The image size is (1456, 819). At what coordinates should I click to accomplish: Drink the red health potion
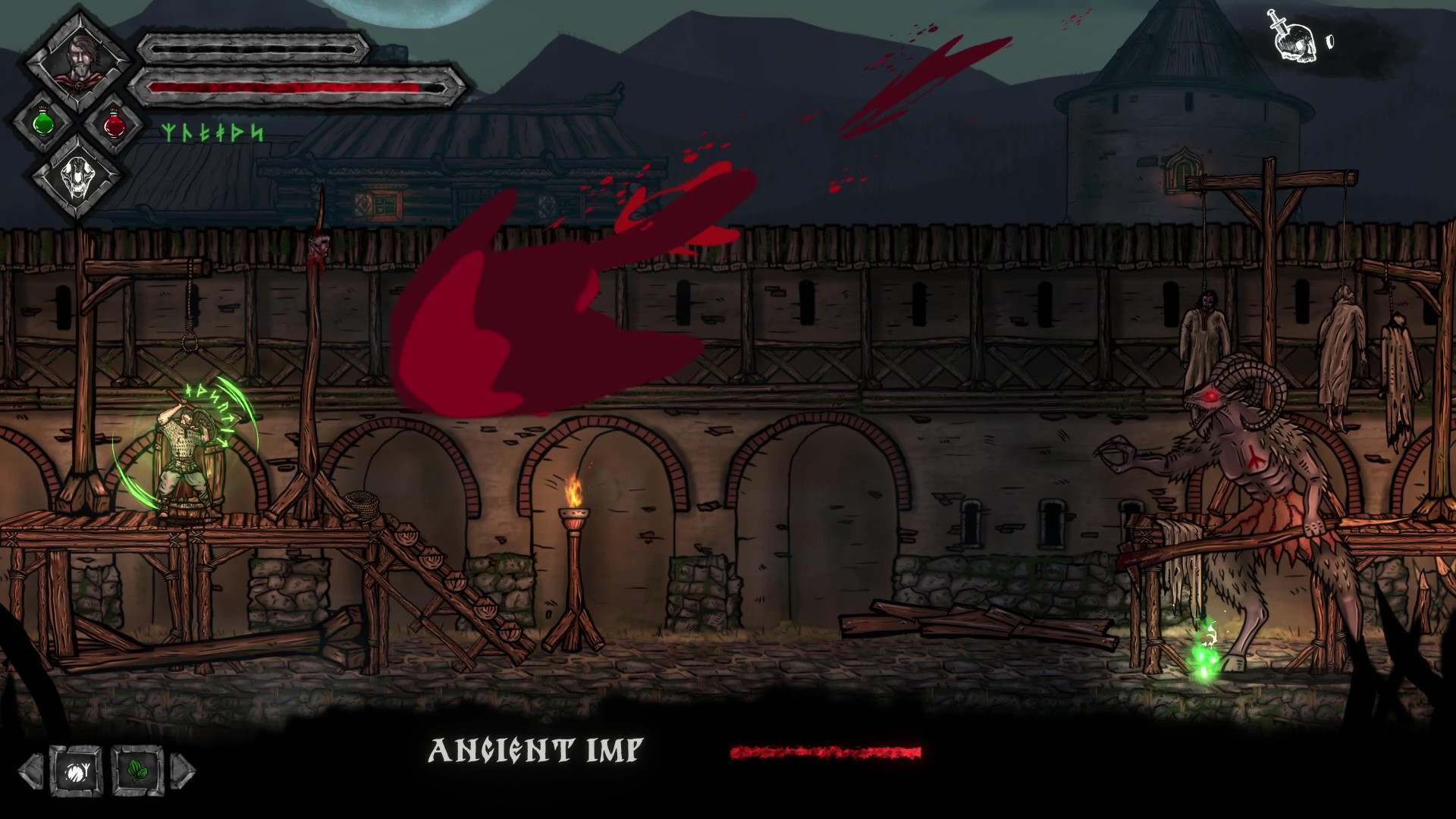coord(114,121)
